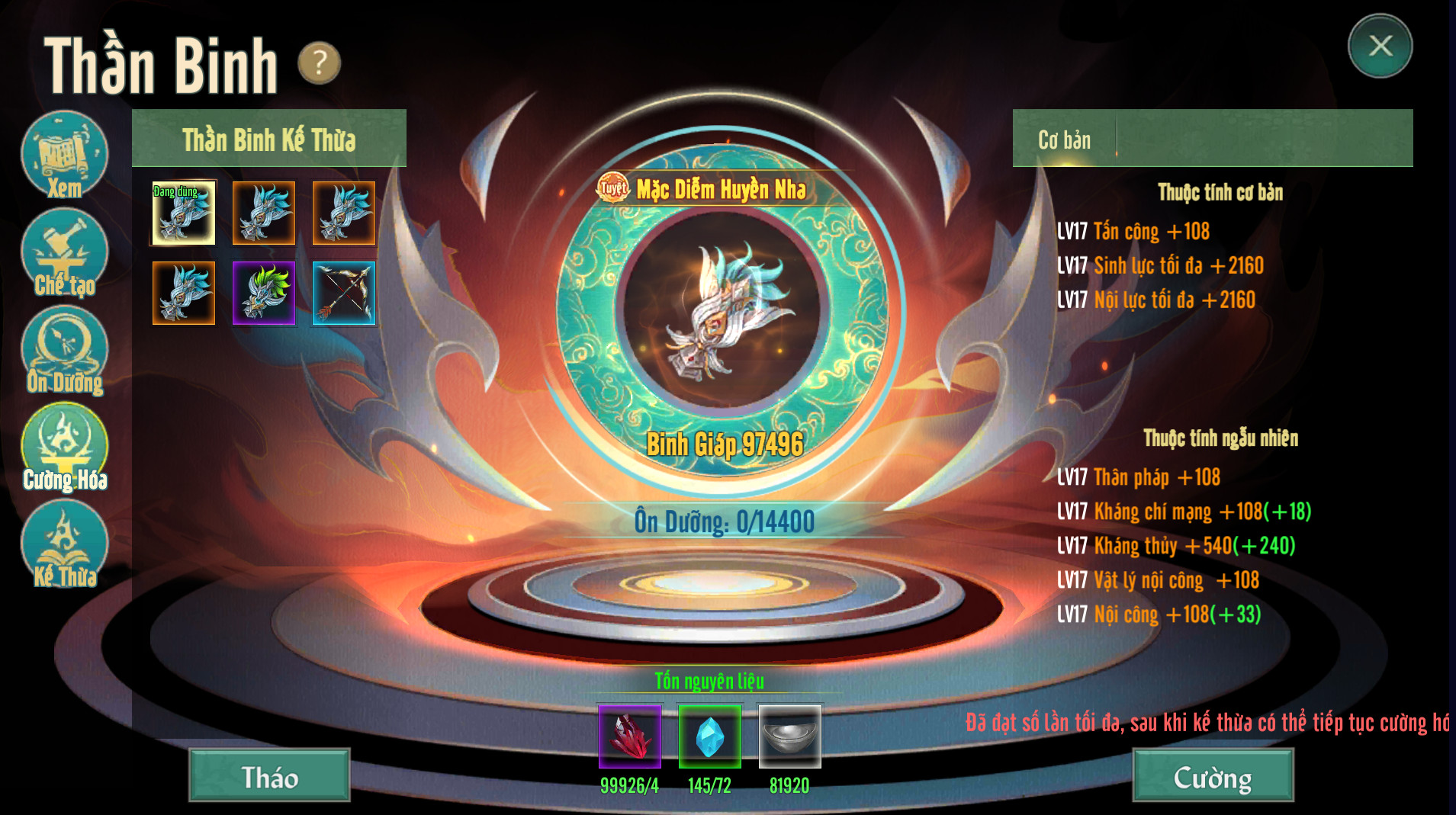Image resolution: width=1456 pixels, height=815 pixels.
Task: Switch to the Cường Hóa tab
Action: point(64,448)
